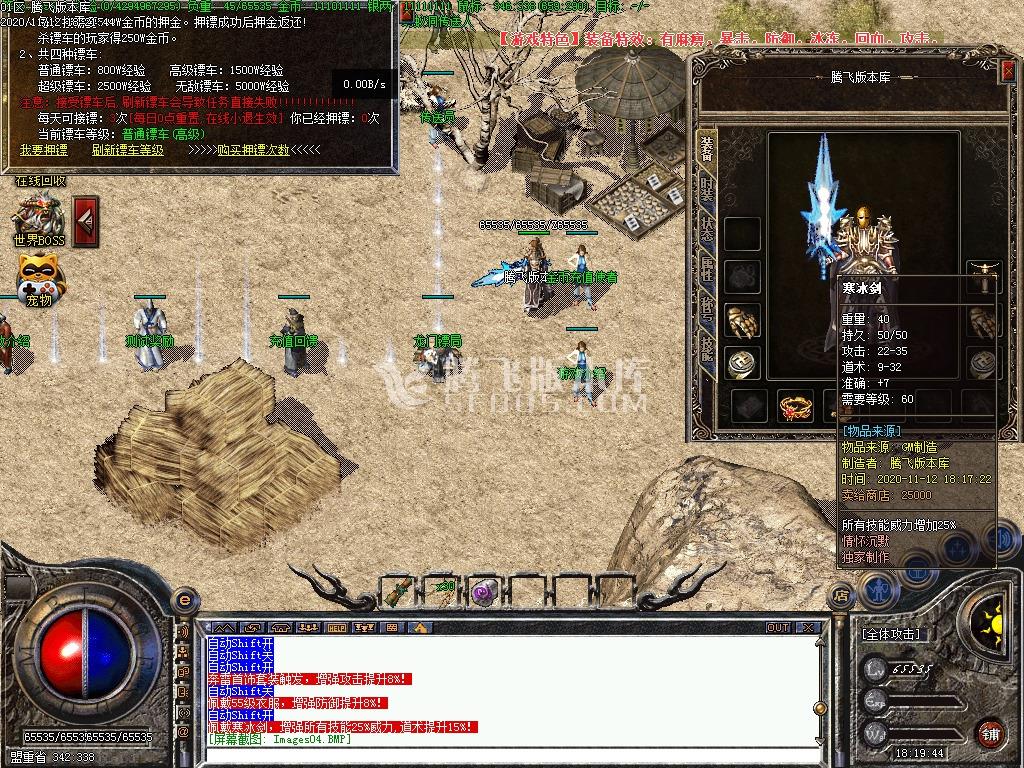Click the 我要押镖 link
1024x768 pixels.
[44, 150]
